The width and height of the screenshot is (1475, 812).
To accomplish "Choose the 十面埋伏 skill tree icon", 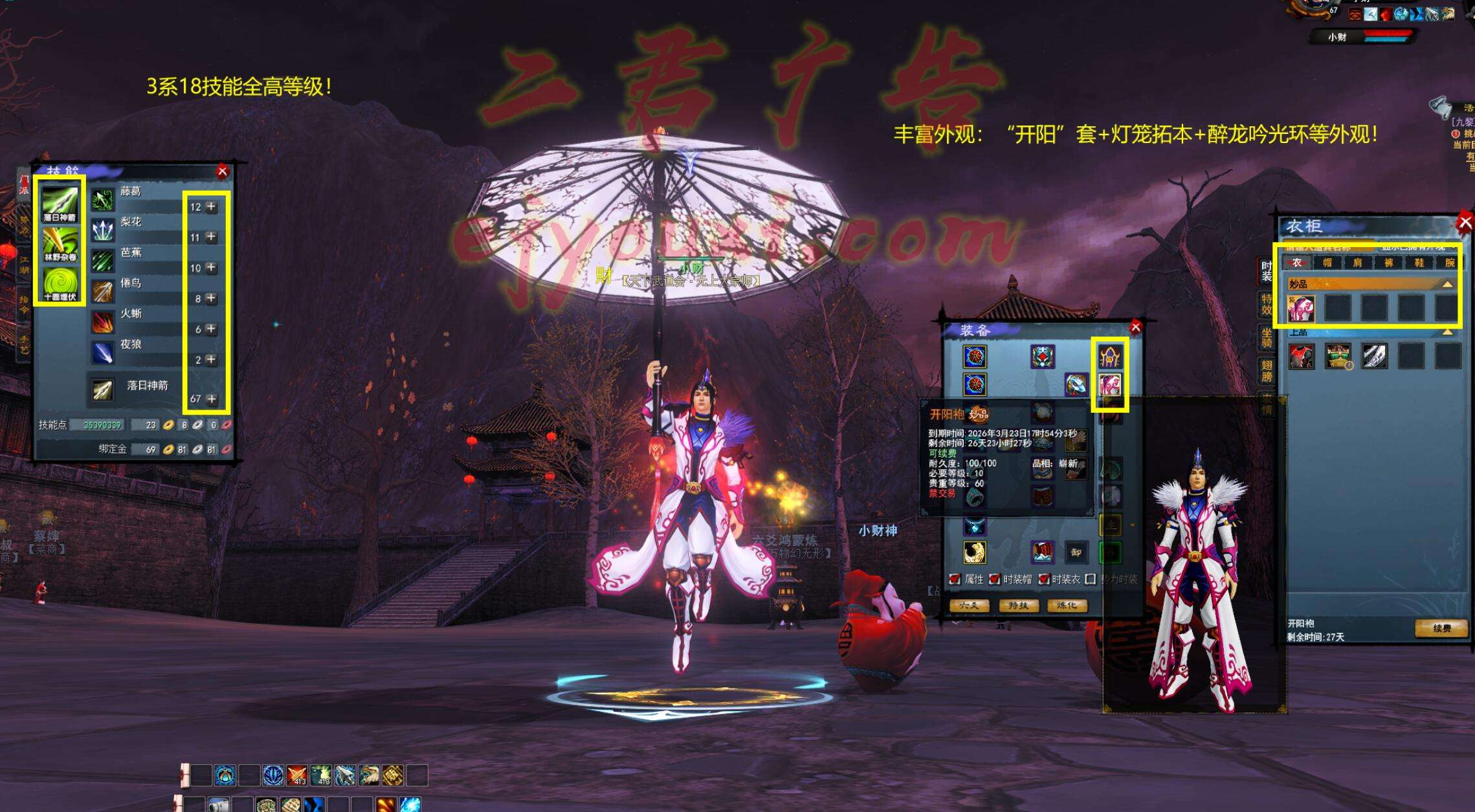I will [60, 284].
